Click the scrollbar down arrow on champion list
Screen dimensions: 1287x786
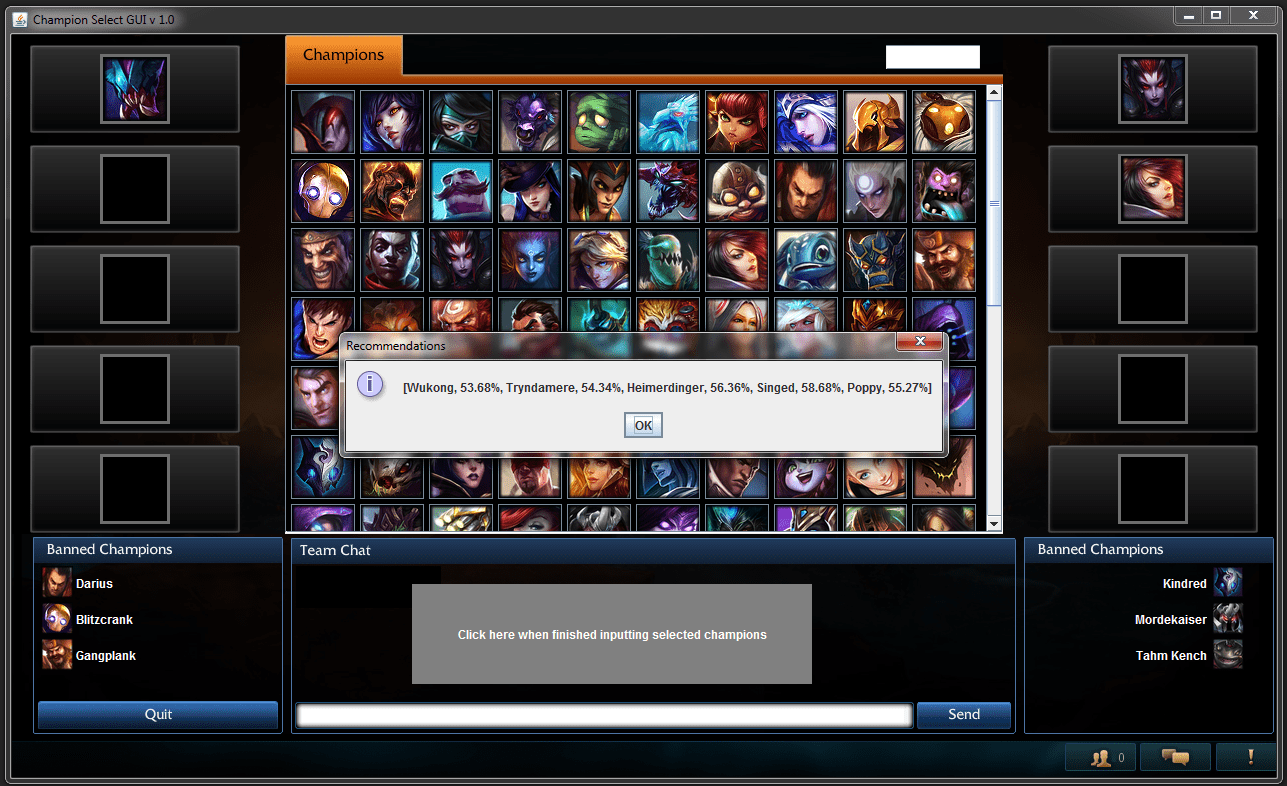(x=991, y=522)
